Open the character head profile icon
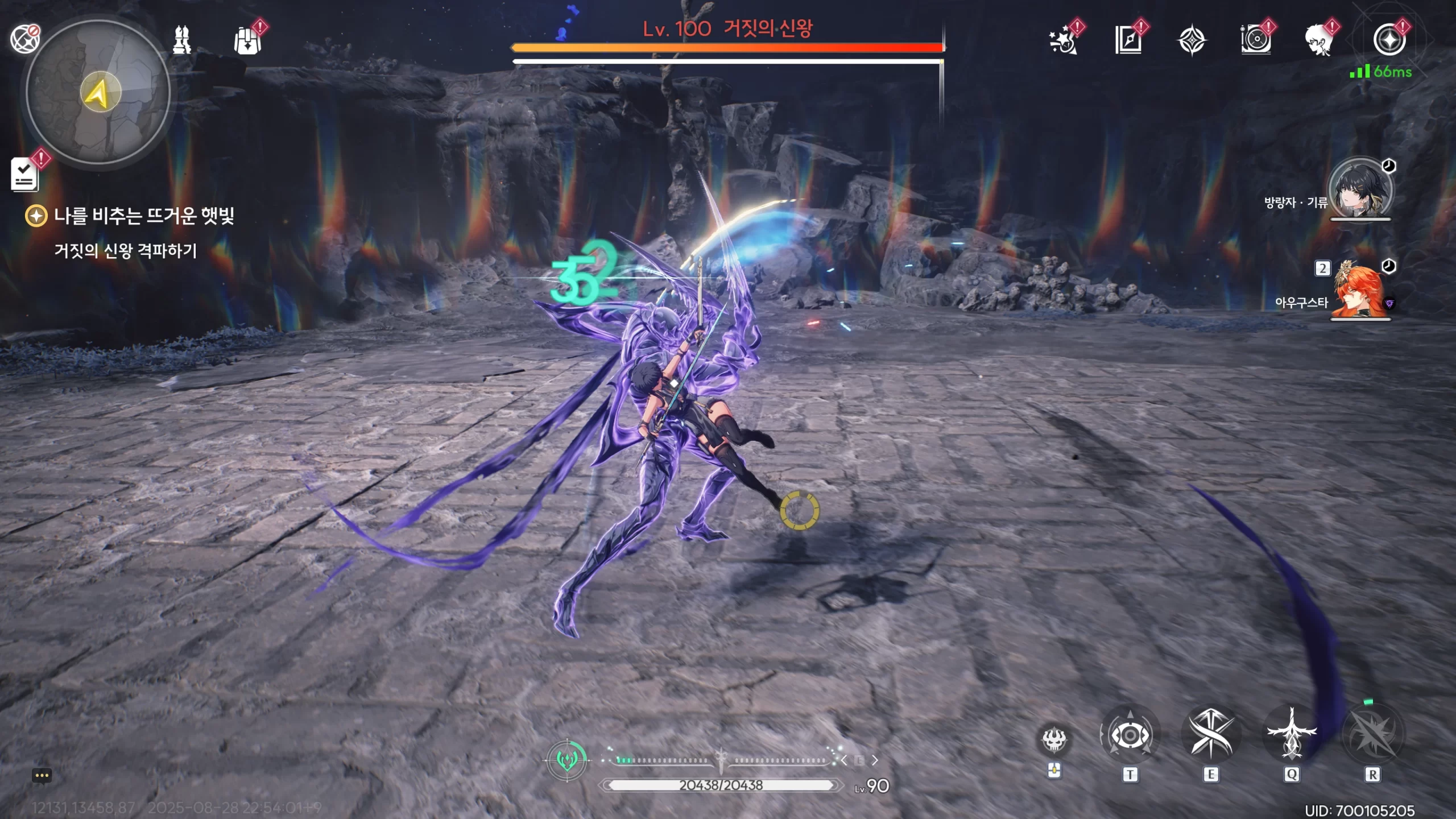 [1319, 41]
